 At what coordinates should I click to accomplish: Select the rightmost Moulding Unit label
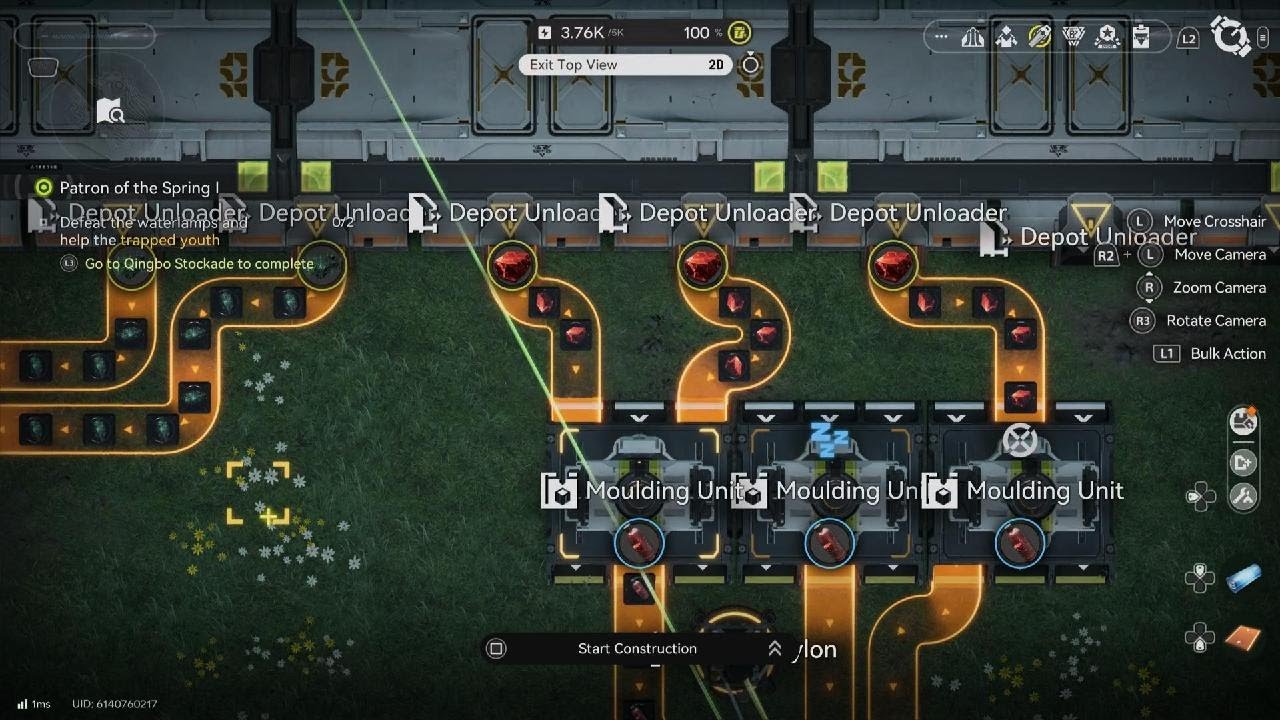1044,491
